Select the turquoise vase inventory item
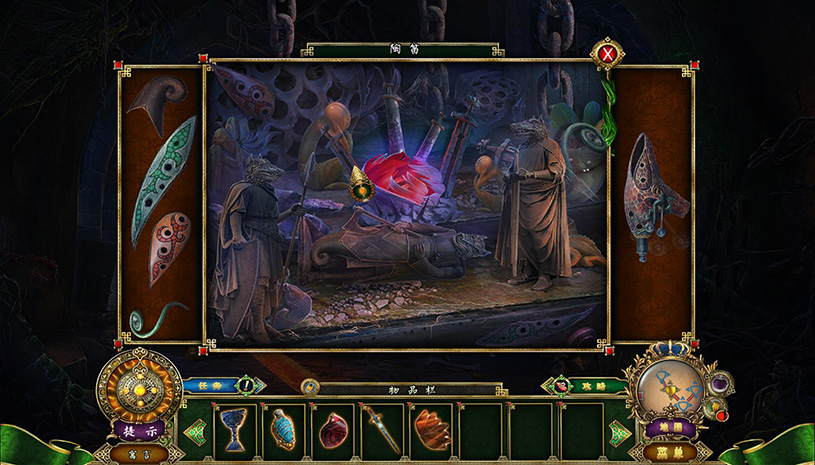Viewport: 815px width, 465px height. [x=284, y=428]
